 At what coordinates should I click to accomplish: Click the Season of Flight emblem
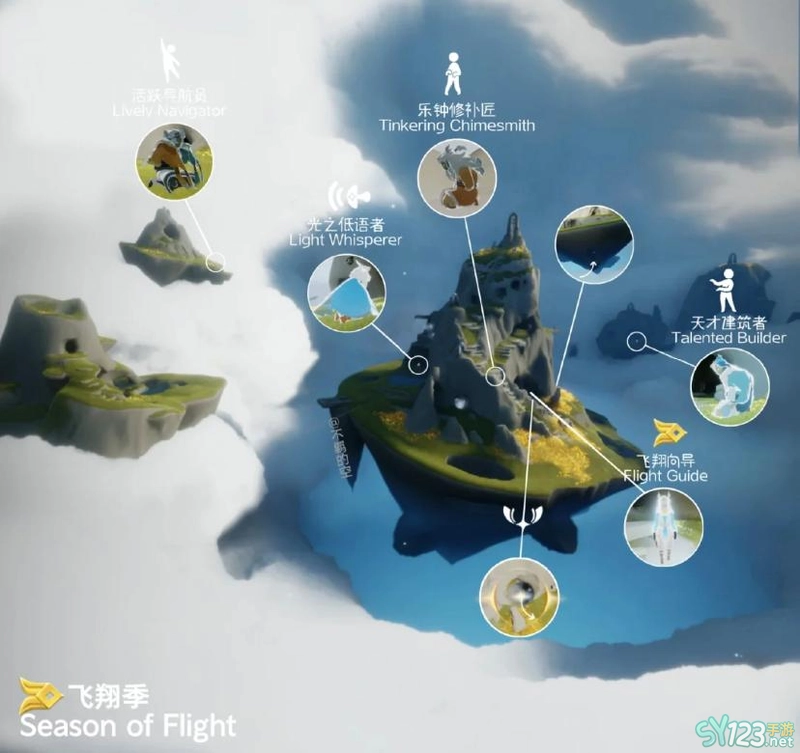pyautogui.click(x=39, y=695)
